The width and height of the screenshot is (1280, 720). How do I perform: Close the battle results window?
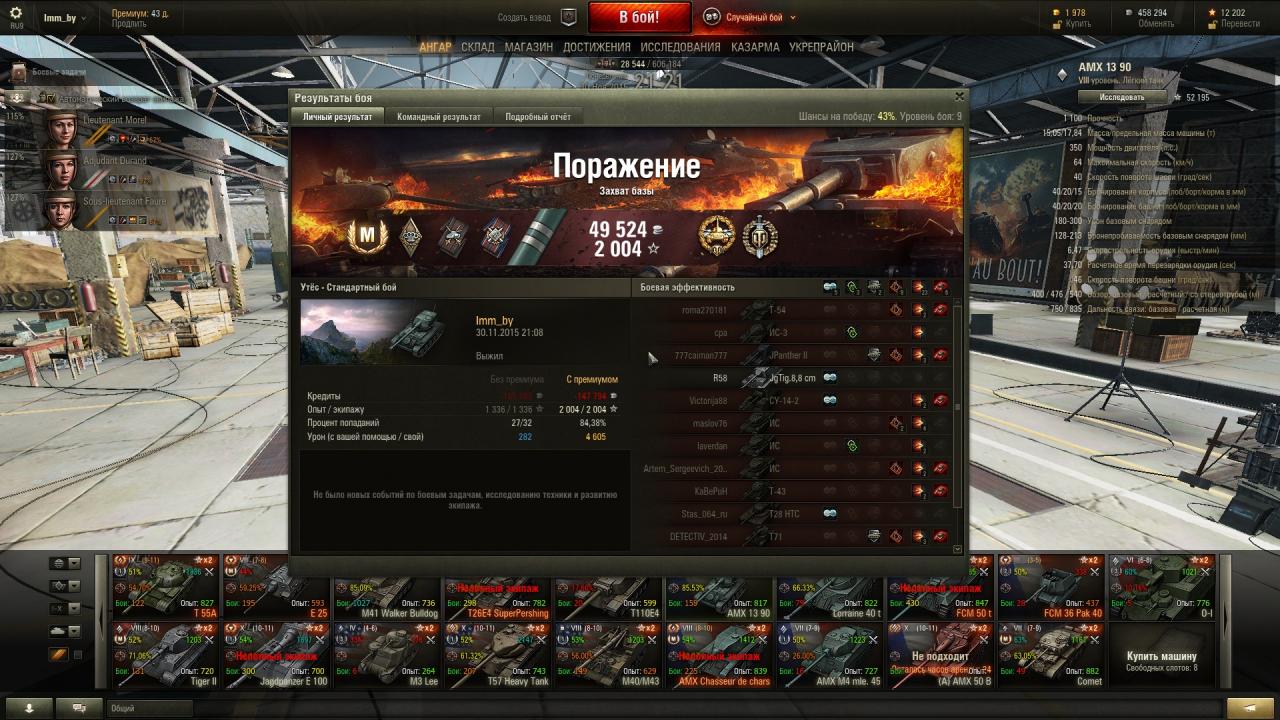click(x=959, y=97)
